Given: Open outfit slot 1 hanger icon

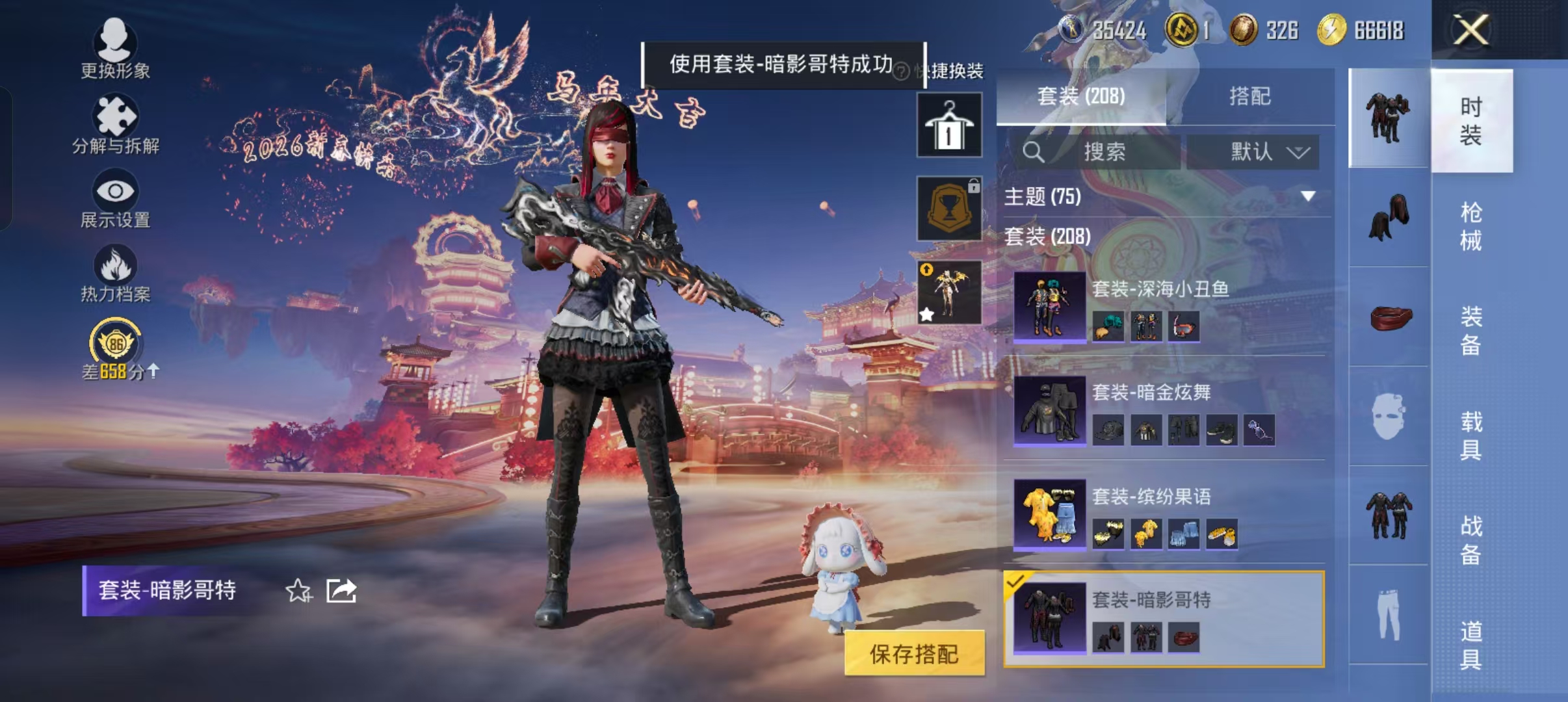Looking at the screenshot, I should pos(948,123).
